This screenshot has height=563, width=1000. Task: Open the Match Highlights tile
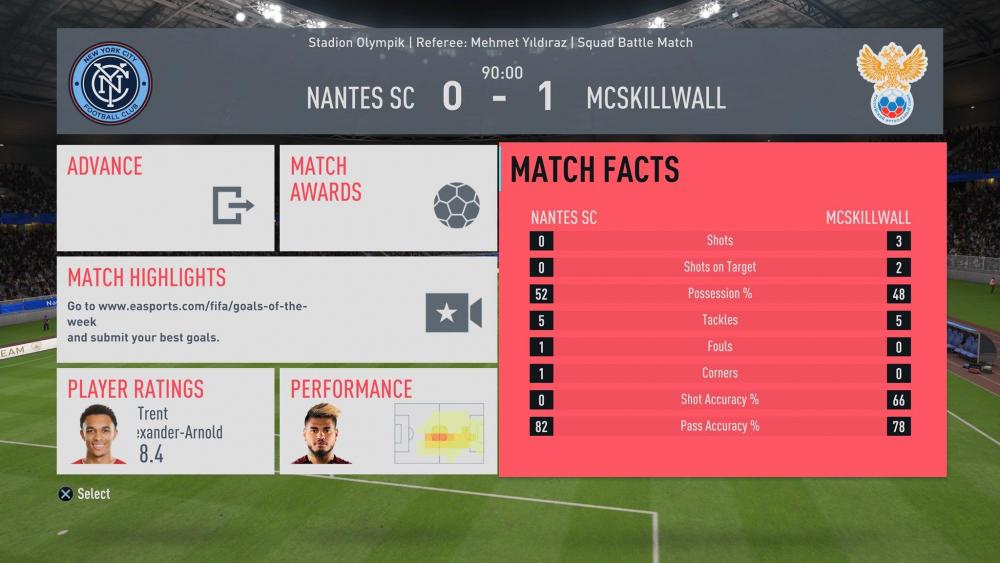coord(277,310)
